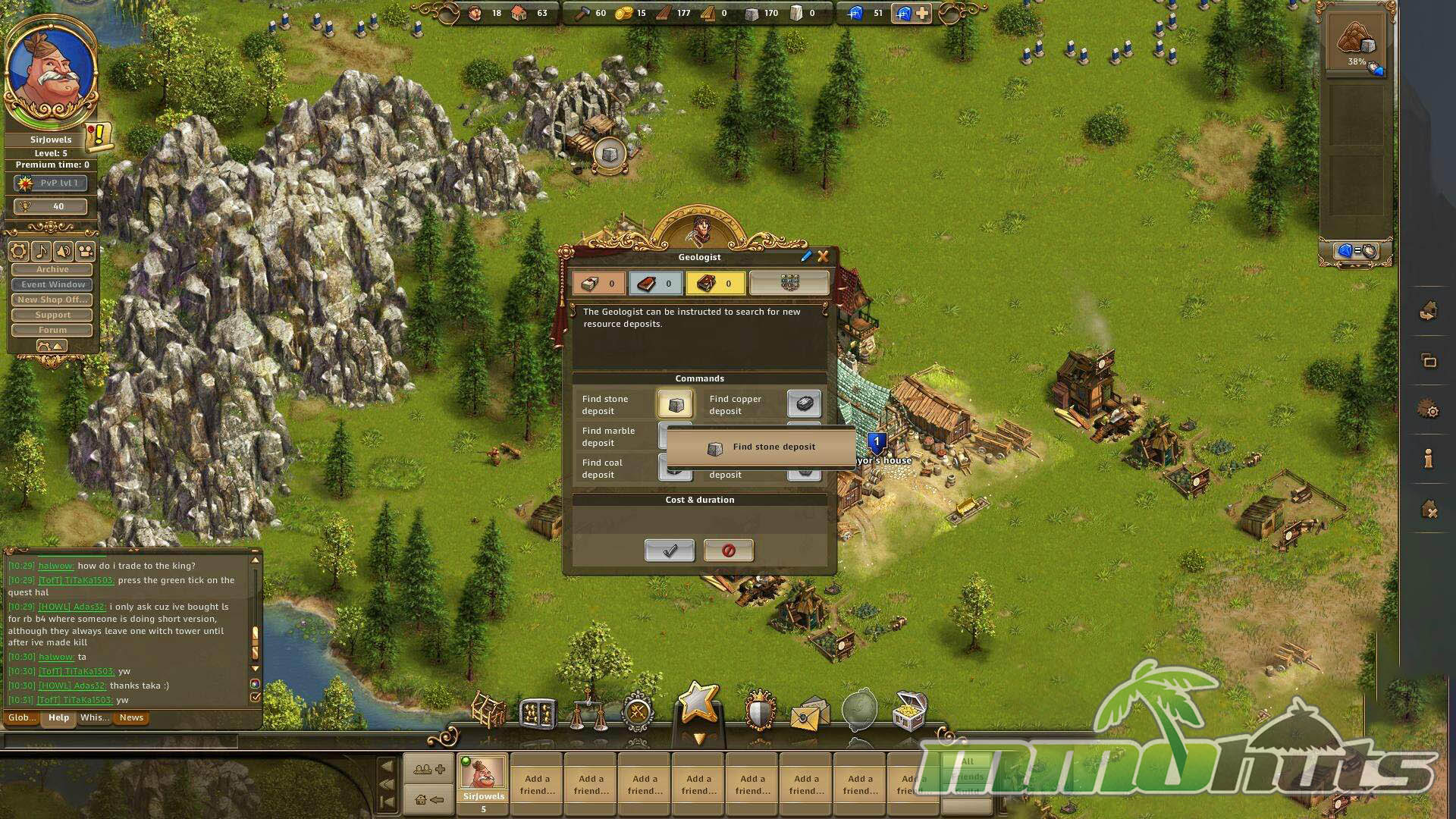This screenshot has height=819, width=1456.
Task: Open the Archive menu entry
Action: [52, 269]
